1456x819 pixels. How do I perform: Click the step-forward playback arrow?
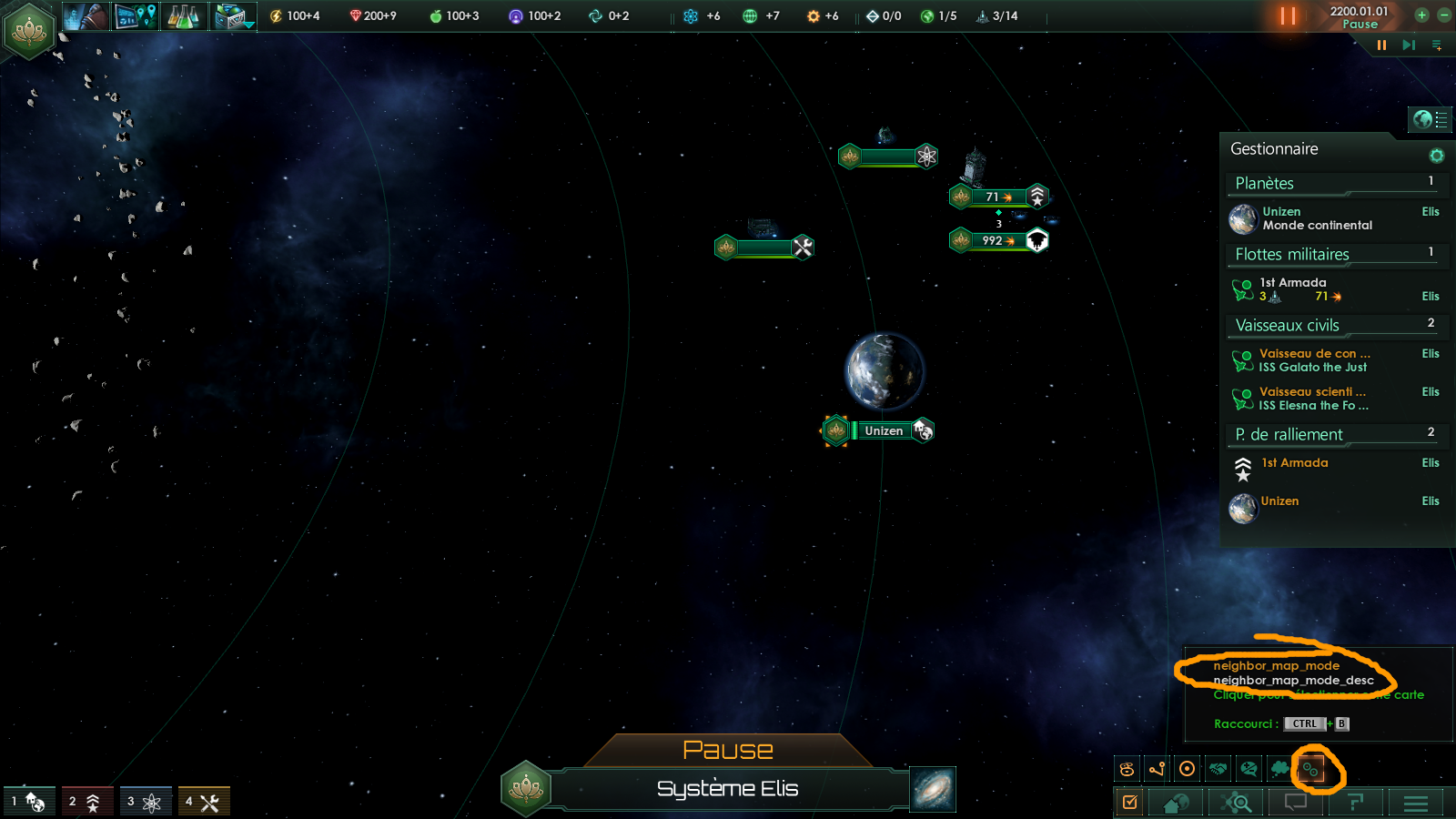tap(1409, 45)
